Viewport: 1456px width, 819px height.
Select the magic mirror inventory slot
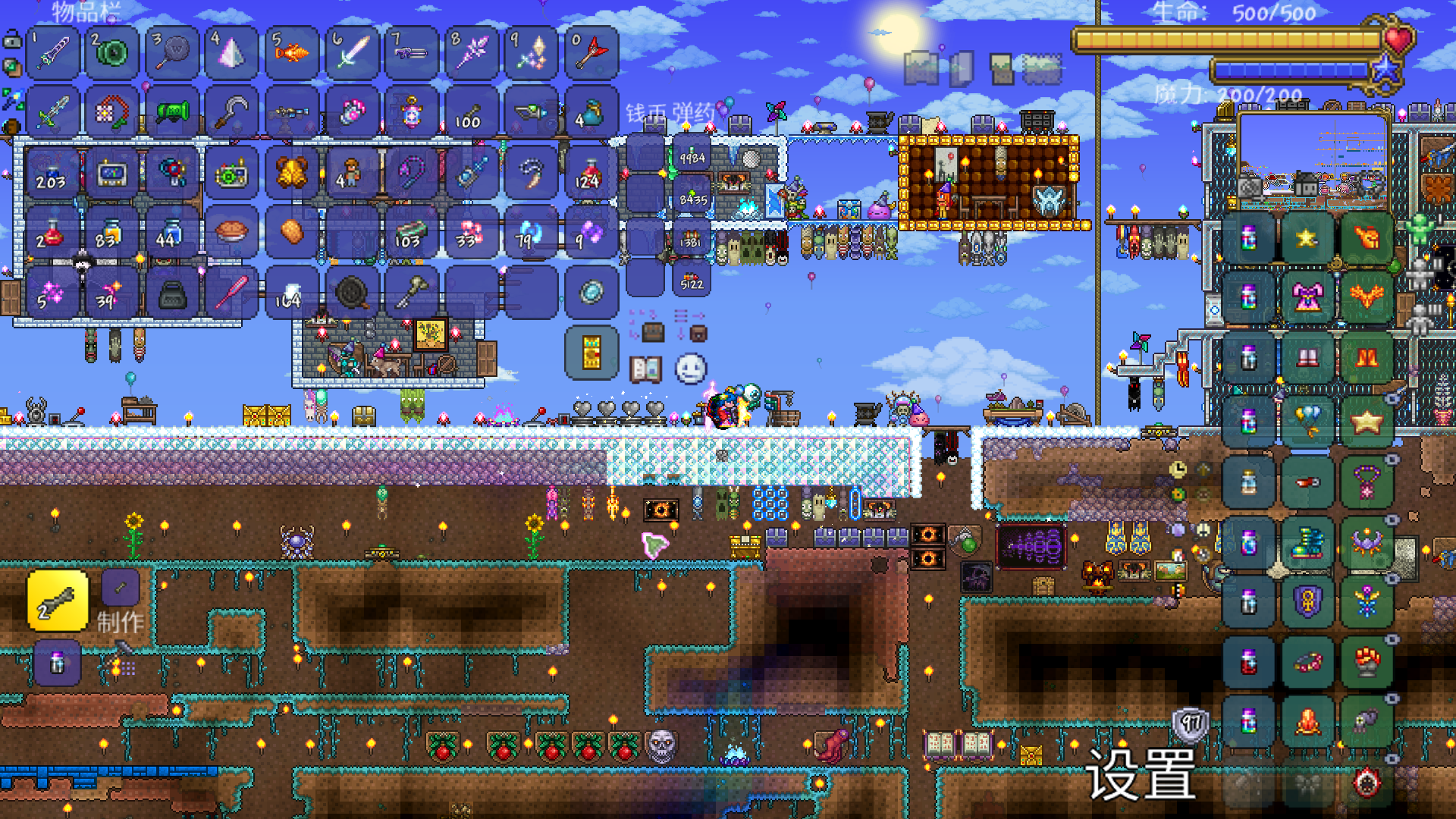tap(591, 293)
